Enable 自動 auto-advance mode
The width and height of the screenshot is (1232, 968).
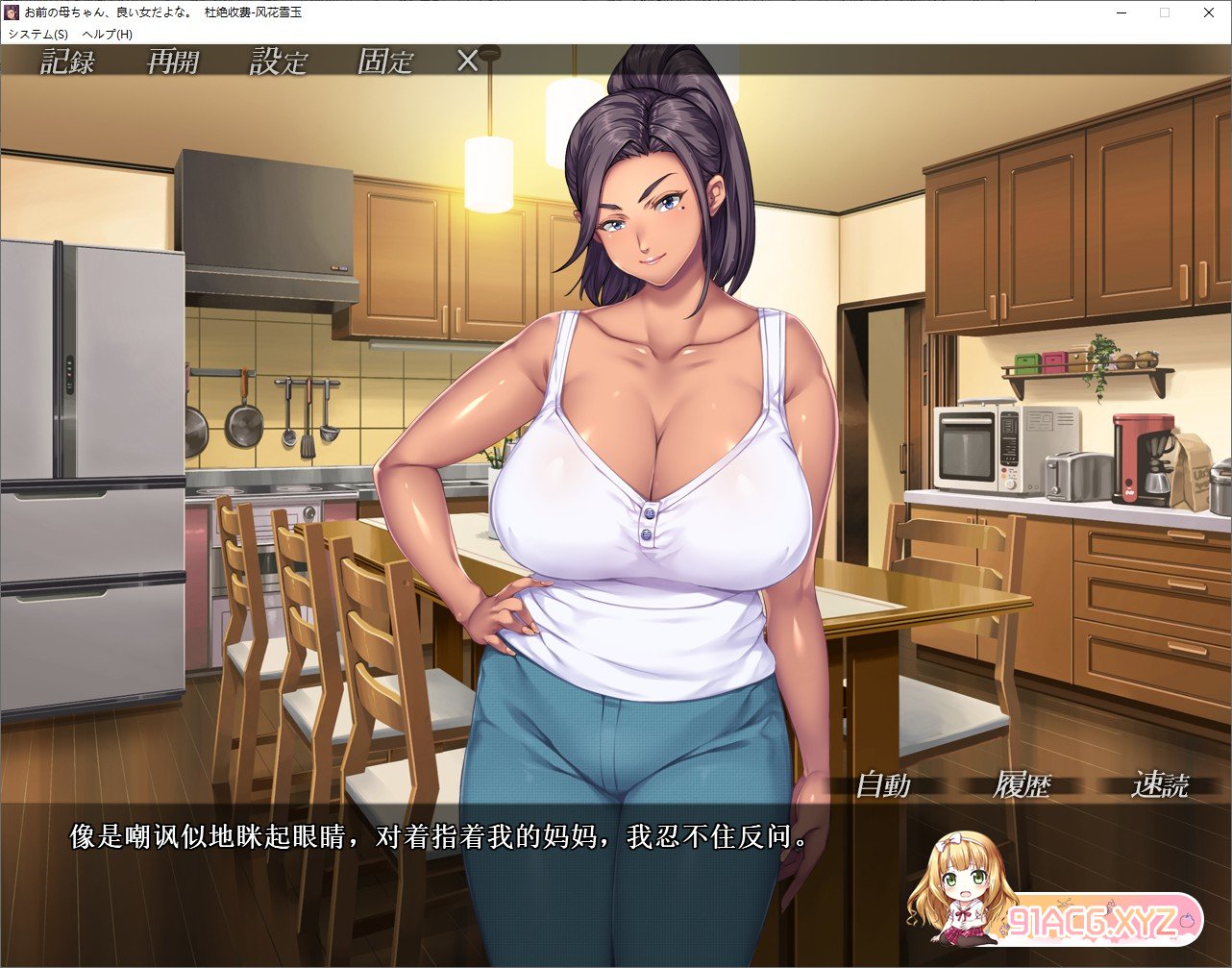coord(882,785)
